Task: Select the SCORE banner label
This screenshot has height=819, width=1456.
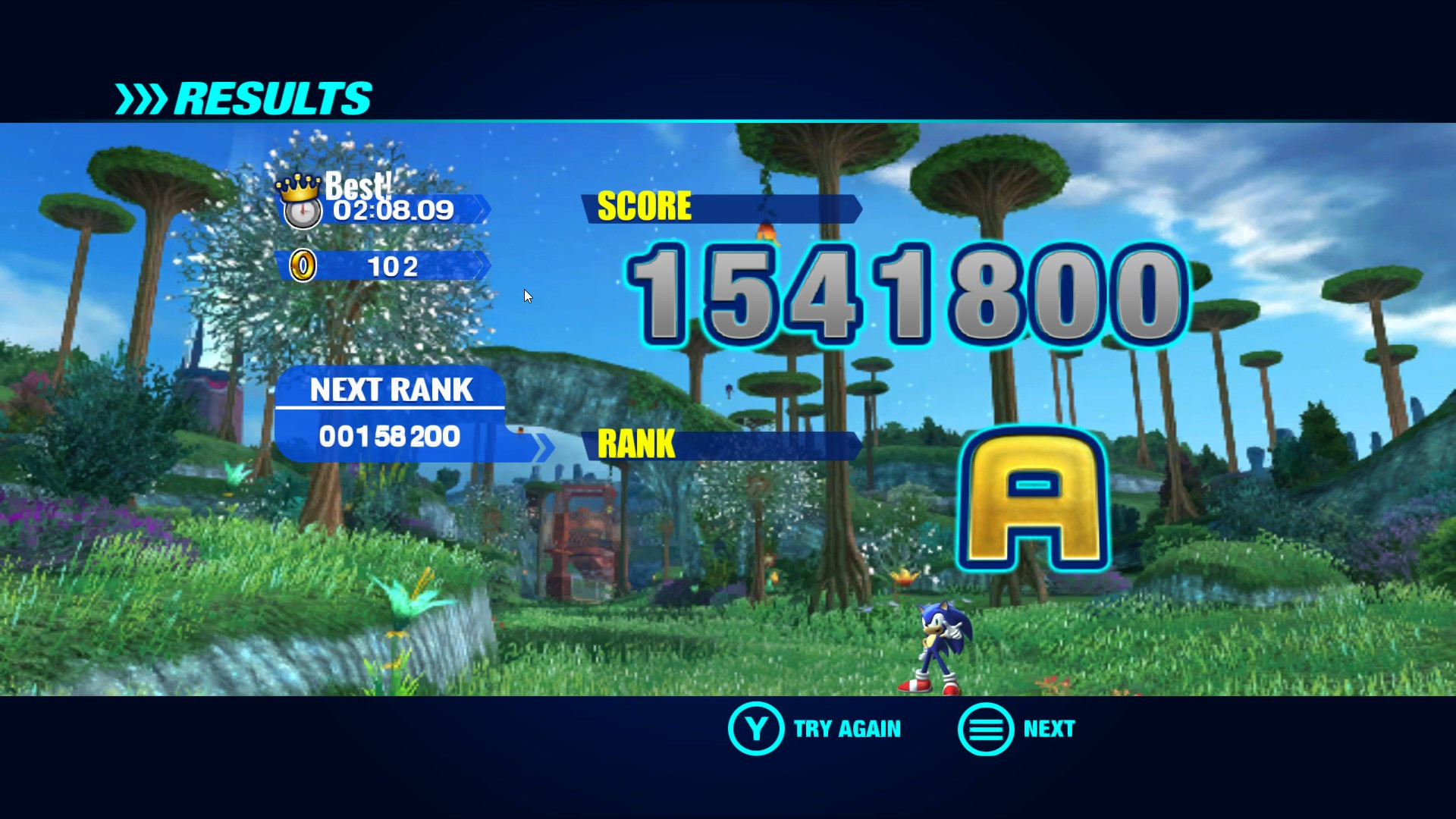Action: 645,206
